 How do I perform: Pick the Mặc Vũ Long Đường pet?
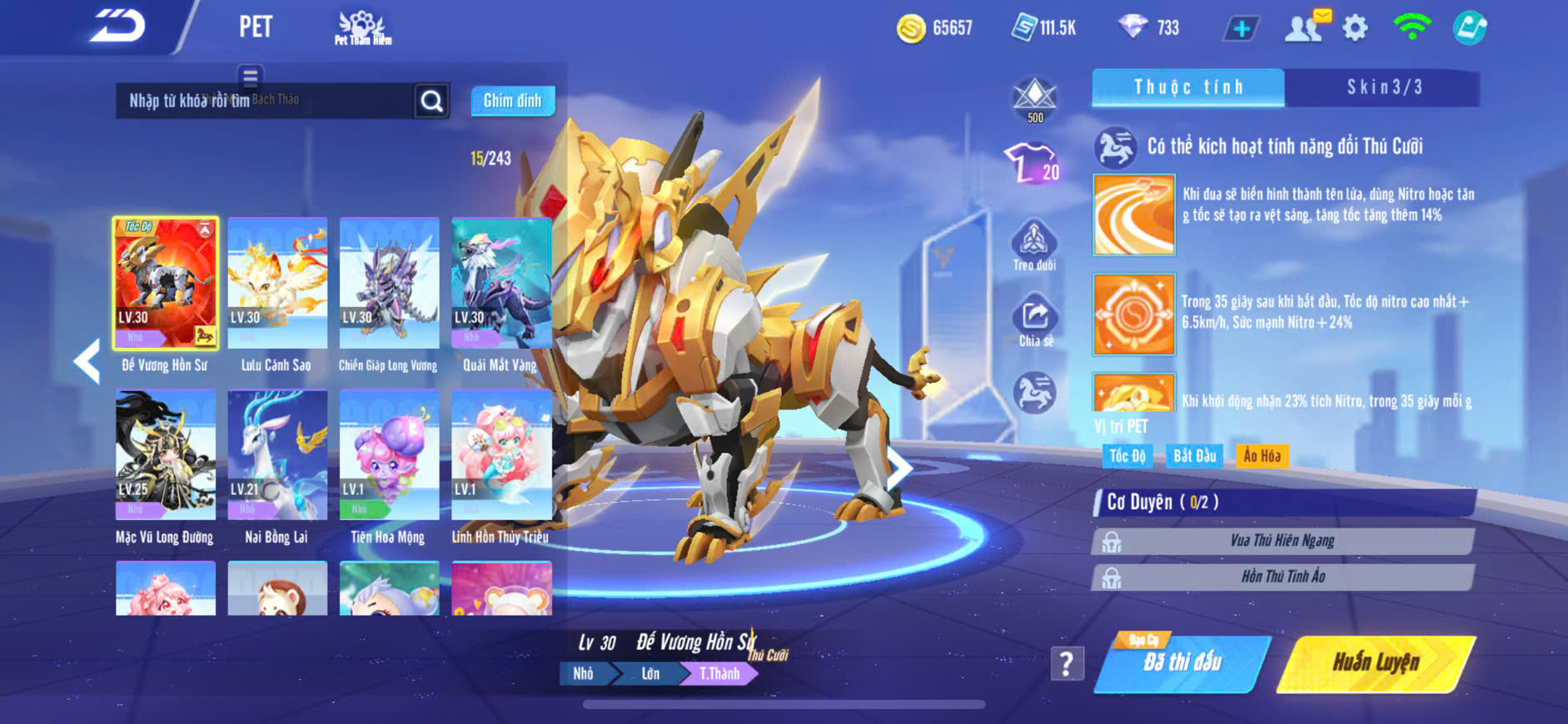pos(166,457)
